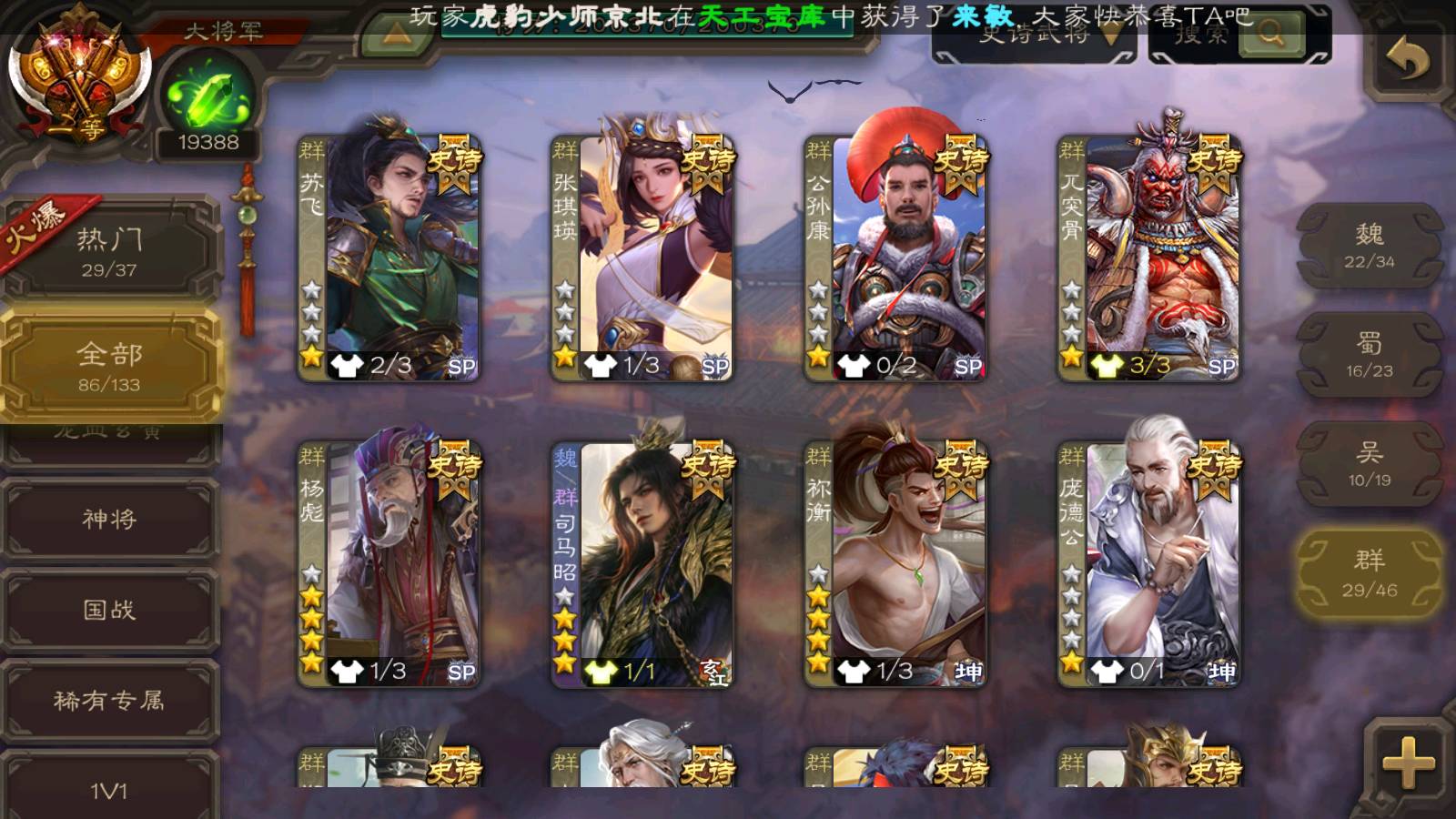The width and height of the screenshot is (1456, 819).
Task: Switch to the 1V1 category
Action: pyautogui.click(x=109, y=790)
